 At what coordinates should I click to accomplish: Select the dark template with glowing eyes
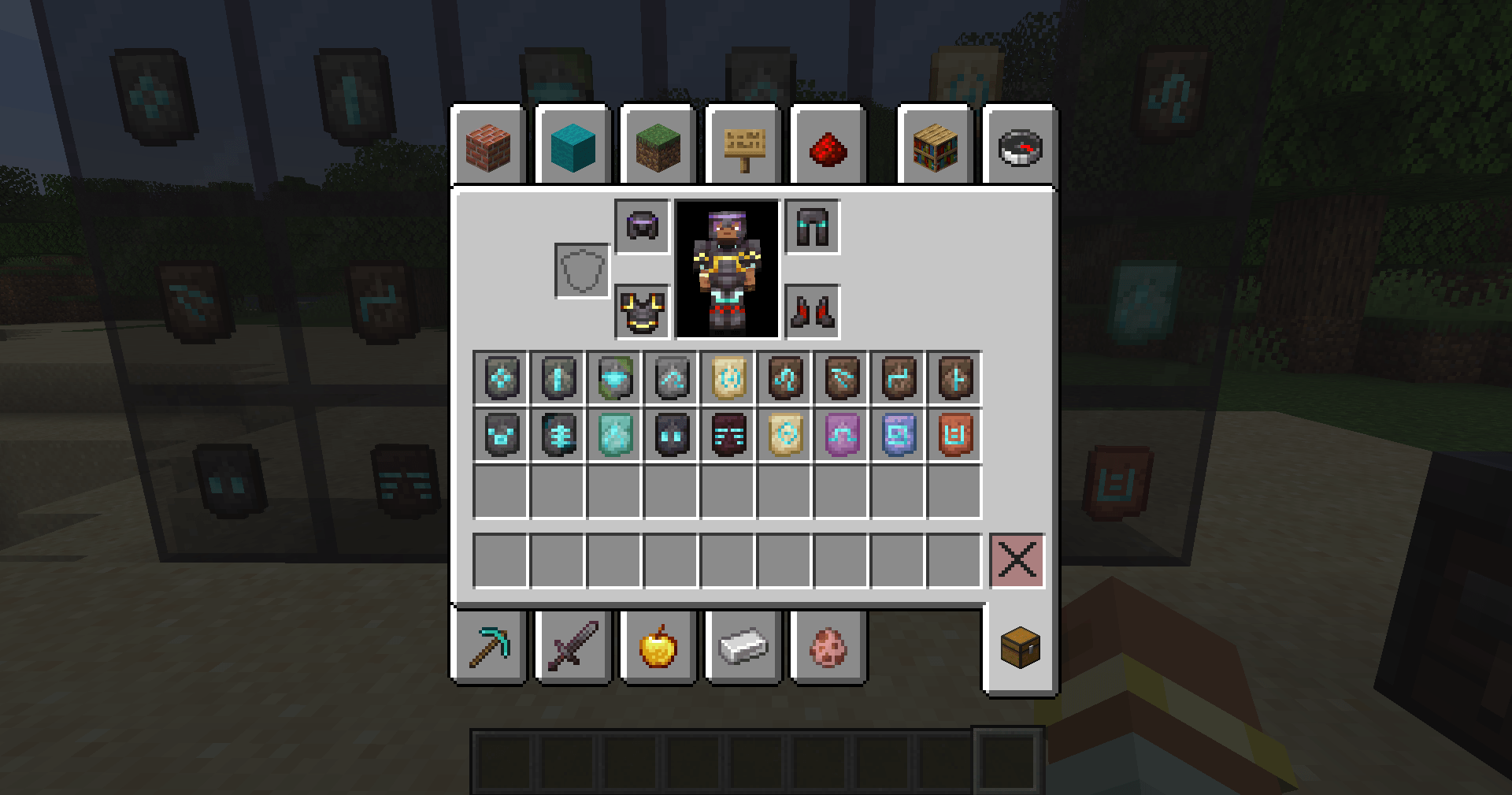[x=671, y=434]
